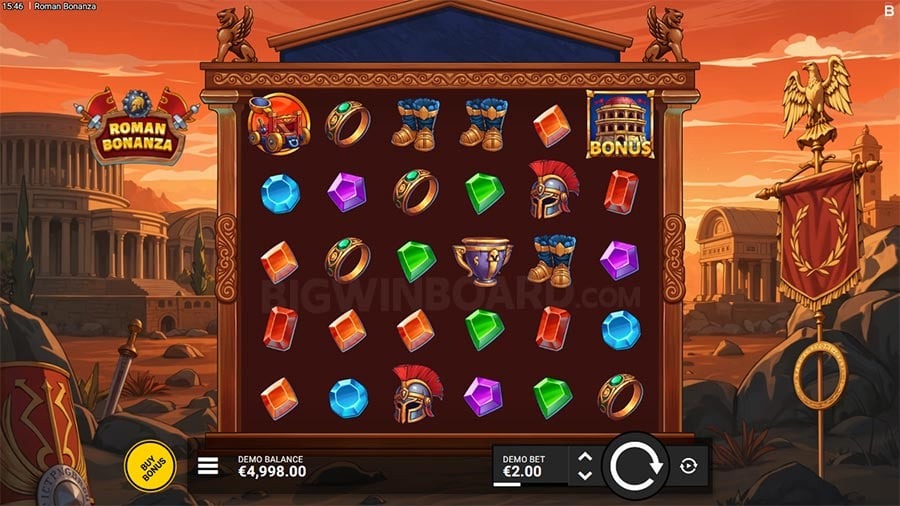The image size is (900, 506).
Task: Open the Buy Bonus feature
Action: (x=149, y=465)
